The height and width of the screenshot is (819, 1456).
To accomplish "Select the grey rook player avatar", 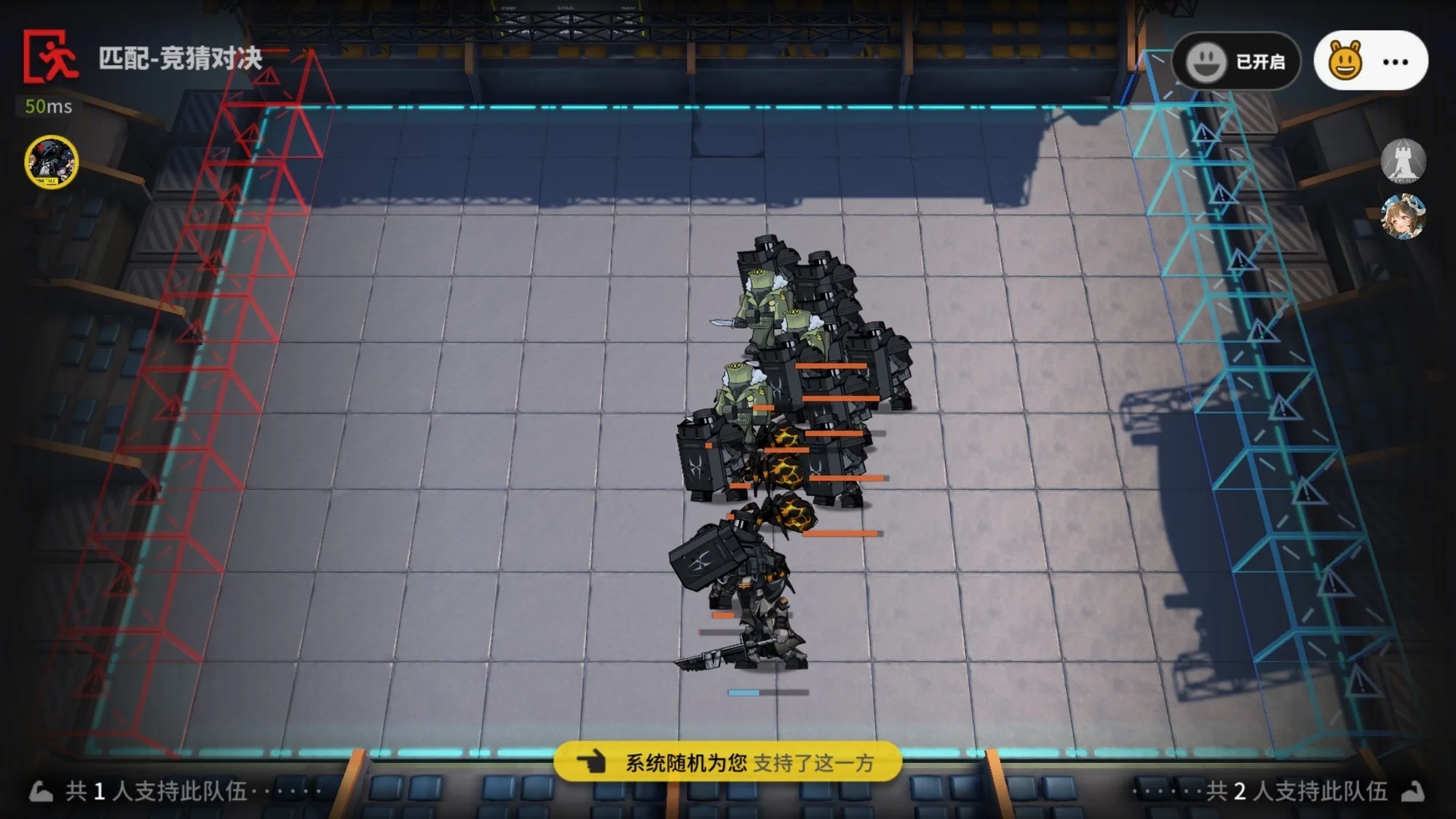I will click(x=1403, y=161).
